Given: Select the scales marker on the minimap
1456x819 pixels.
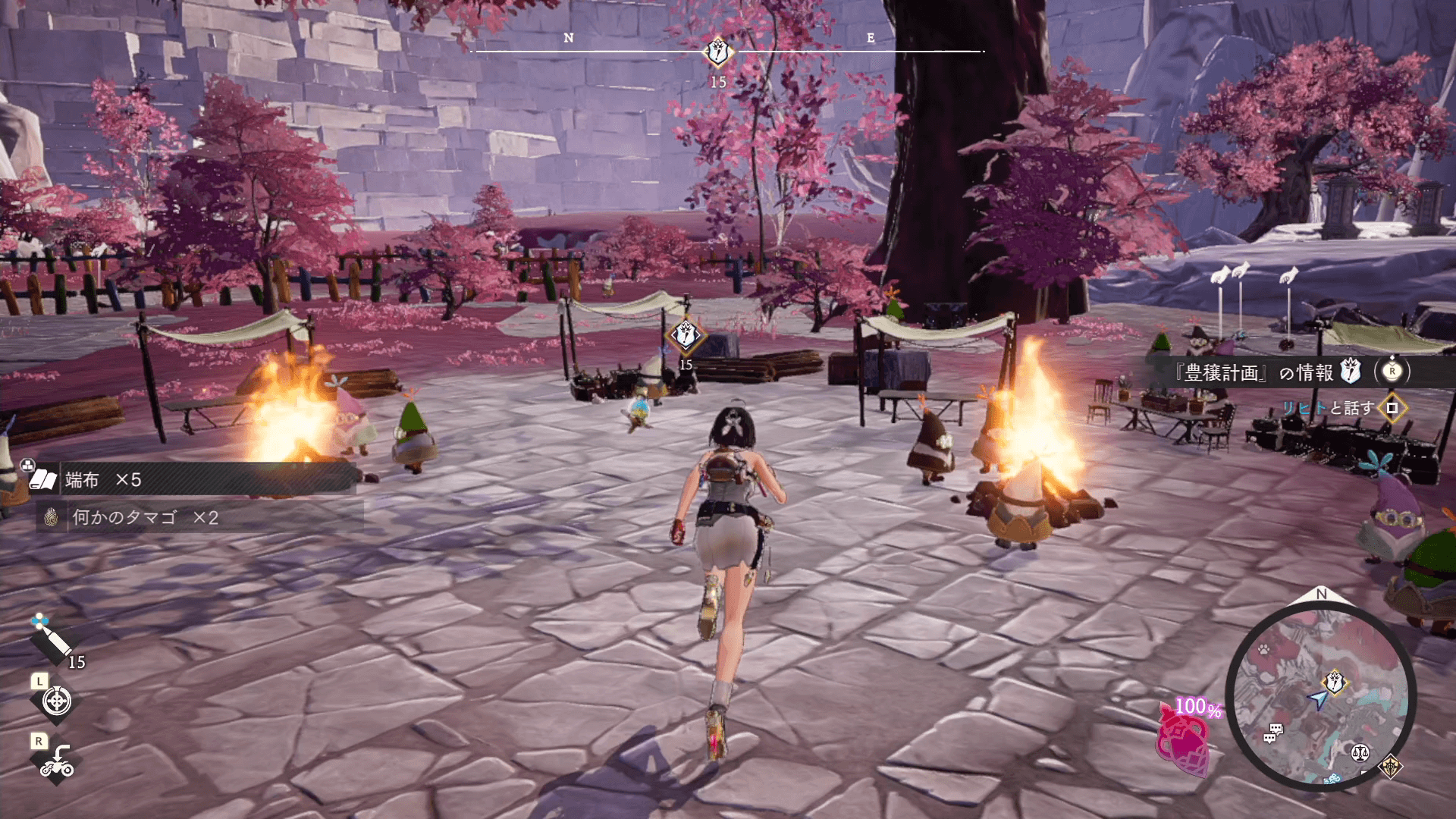Looking at the screenshot, I should point(1360,752).
